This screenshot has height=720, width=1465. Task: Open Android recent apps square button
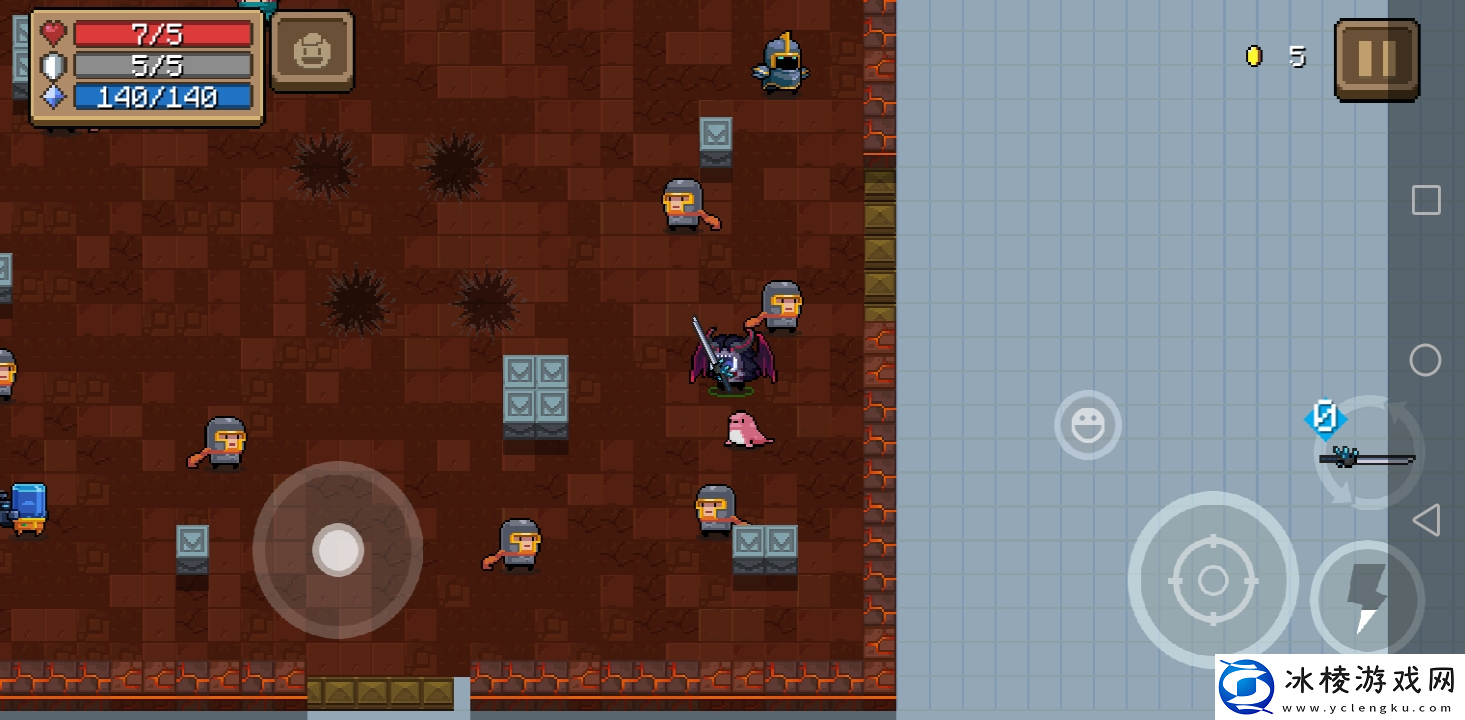[x=1426, y=200]
